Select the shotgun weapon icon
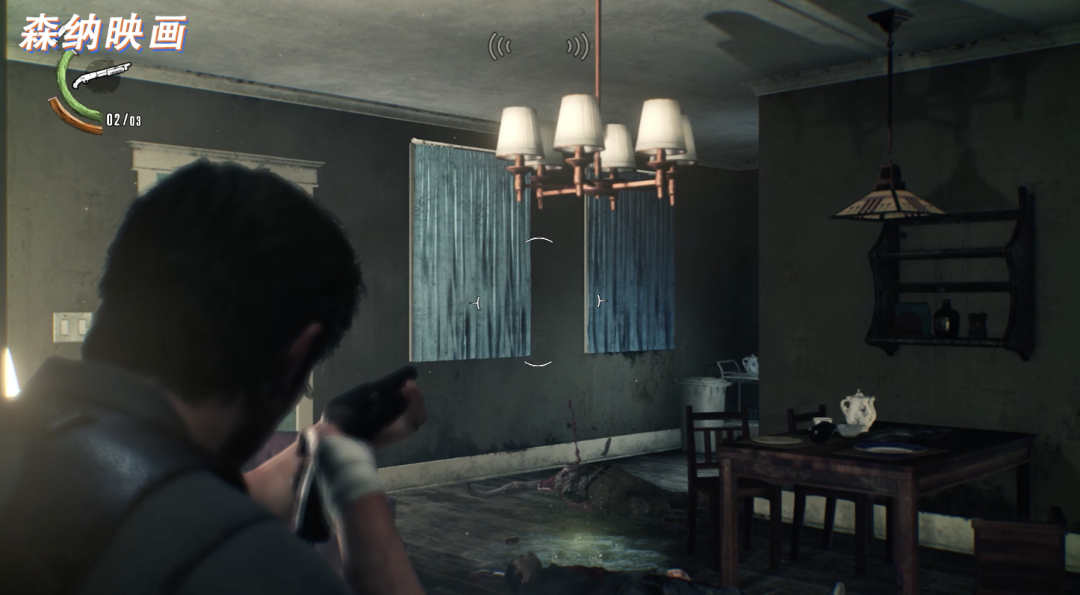The image size is (1080, 595). point(101,75)
